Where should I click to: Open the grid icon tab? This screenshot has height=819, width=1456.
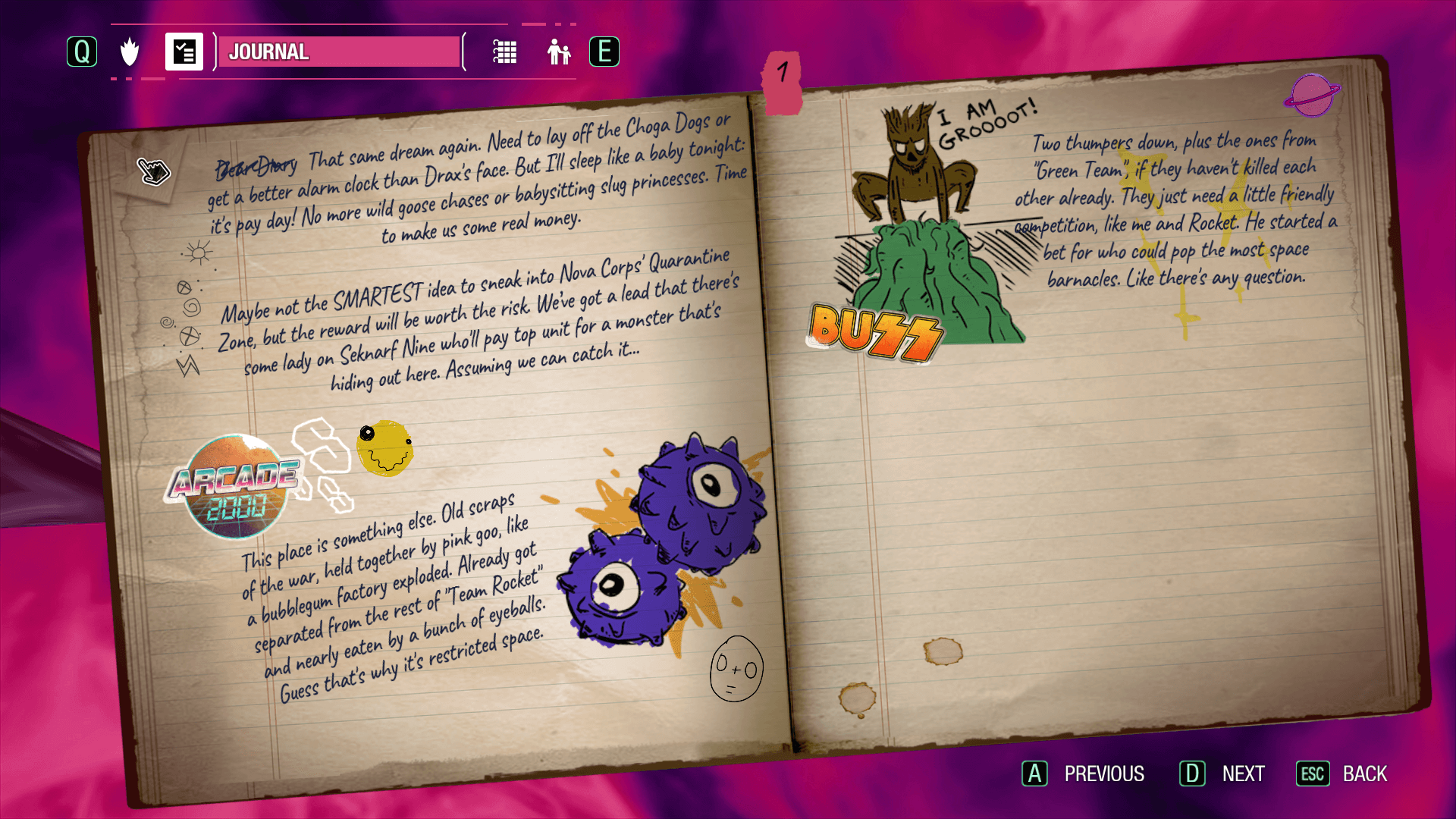click(504, 52)
